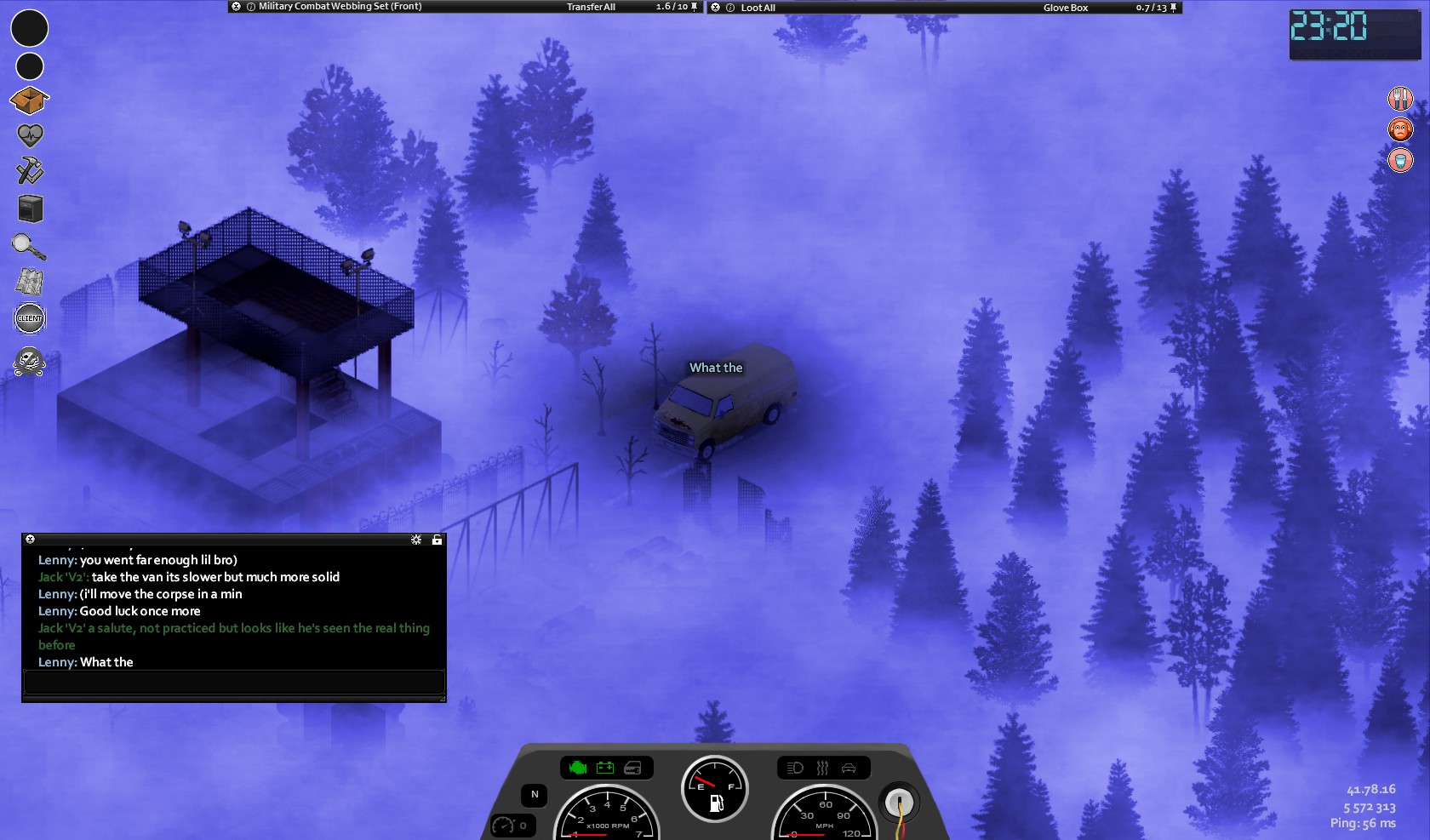Toggle the vehicle heater icon
Viewport: 1430px width, 840px height.
[822, 768]
